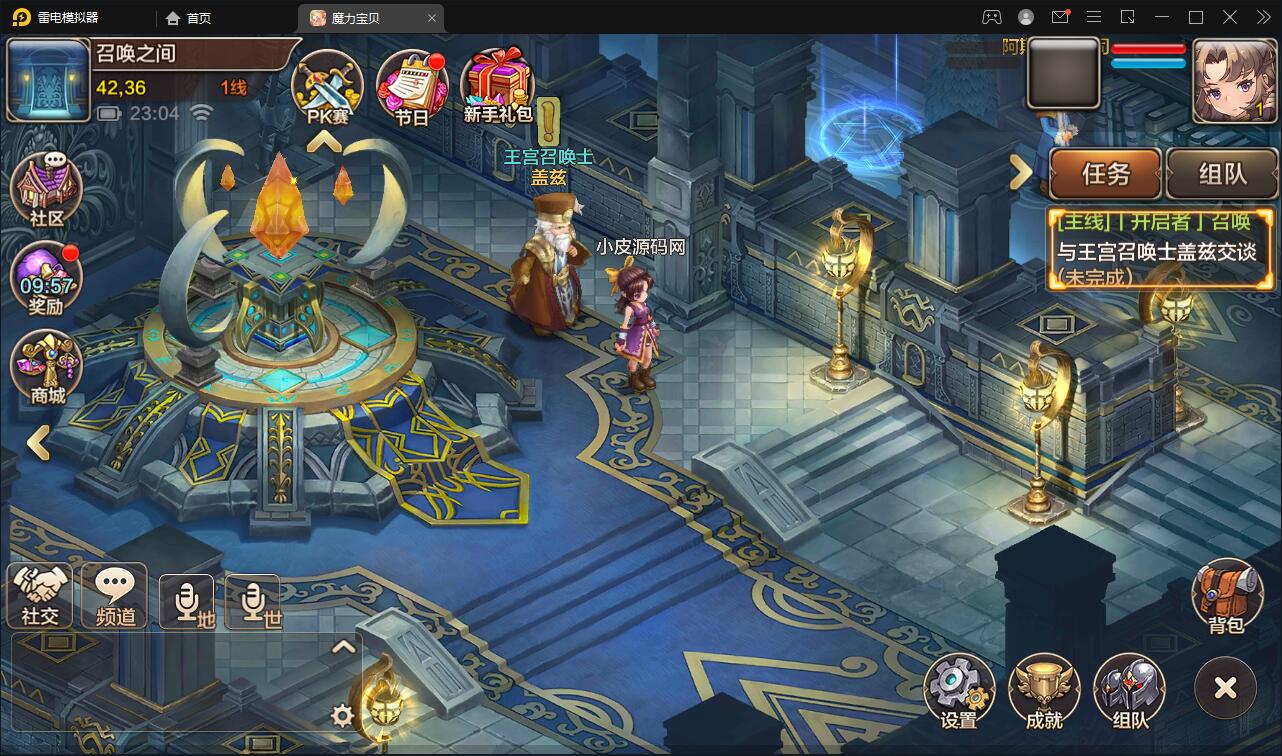Viewport: 1282px width, 756px height.
Task: Open the 成就 achievements trophy
Action: (1045, 688)
